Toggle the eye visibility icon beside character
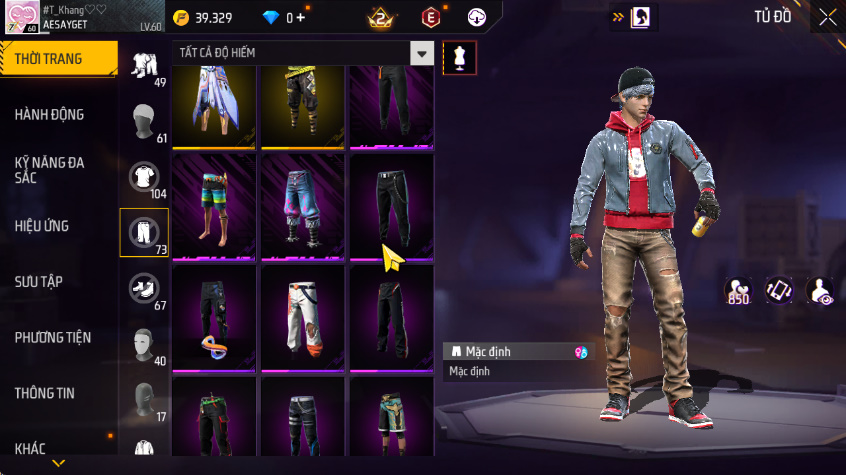846x475 pixels. 820,290
